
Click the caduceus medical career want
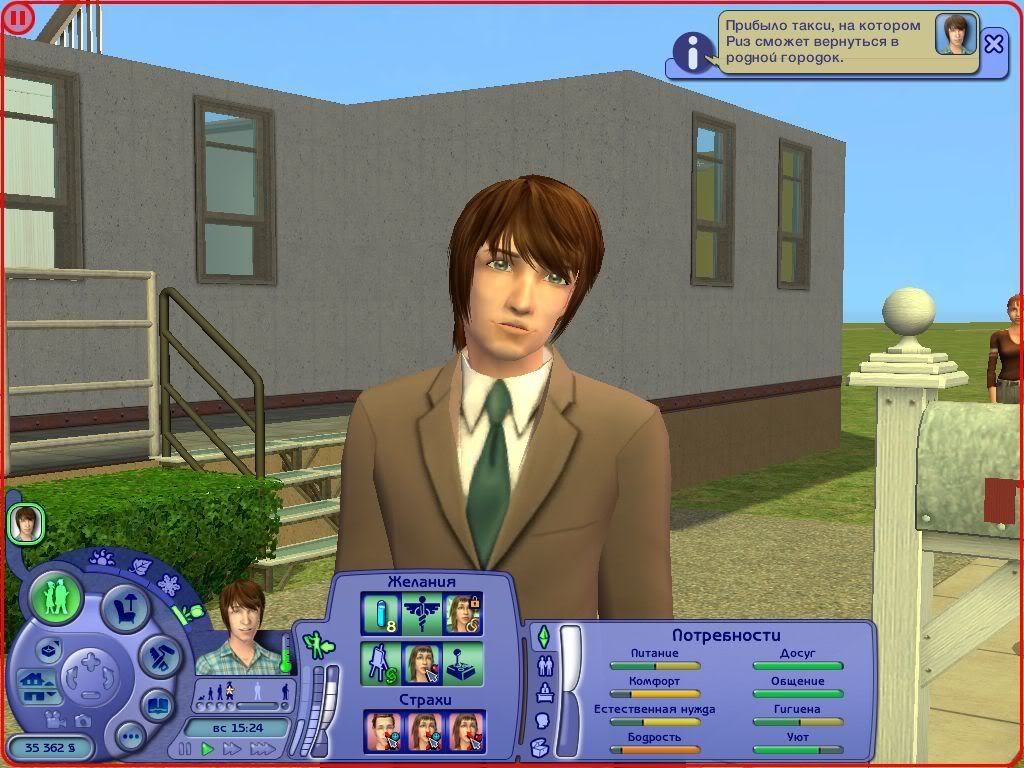coord(421,613)
